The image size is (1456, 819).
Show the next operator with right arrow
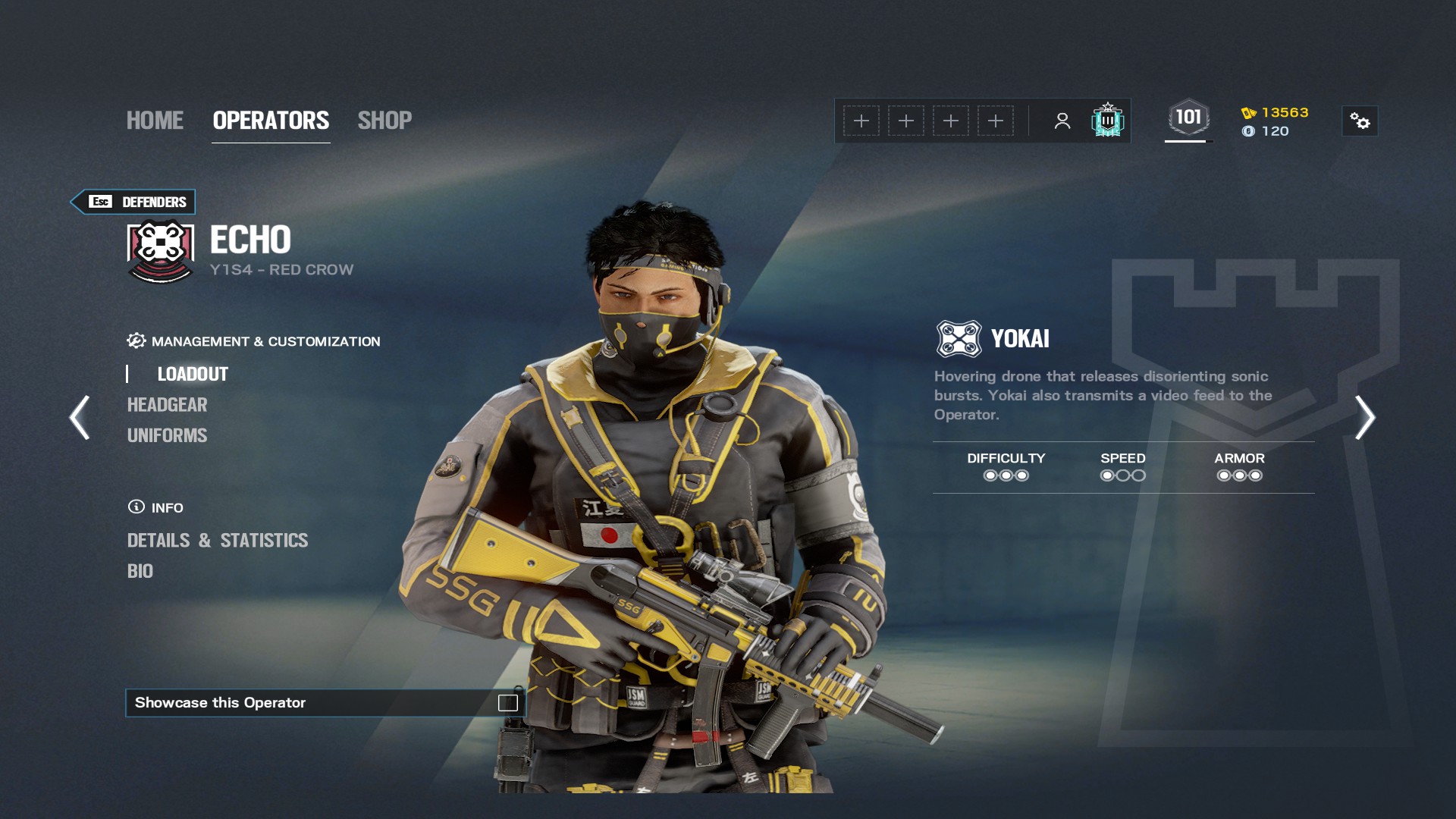pyautogui.click(x=1365, y=417)
